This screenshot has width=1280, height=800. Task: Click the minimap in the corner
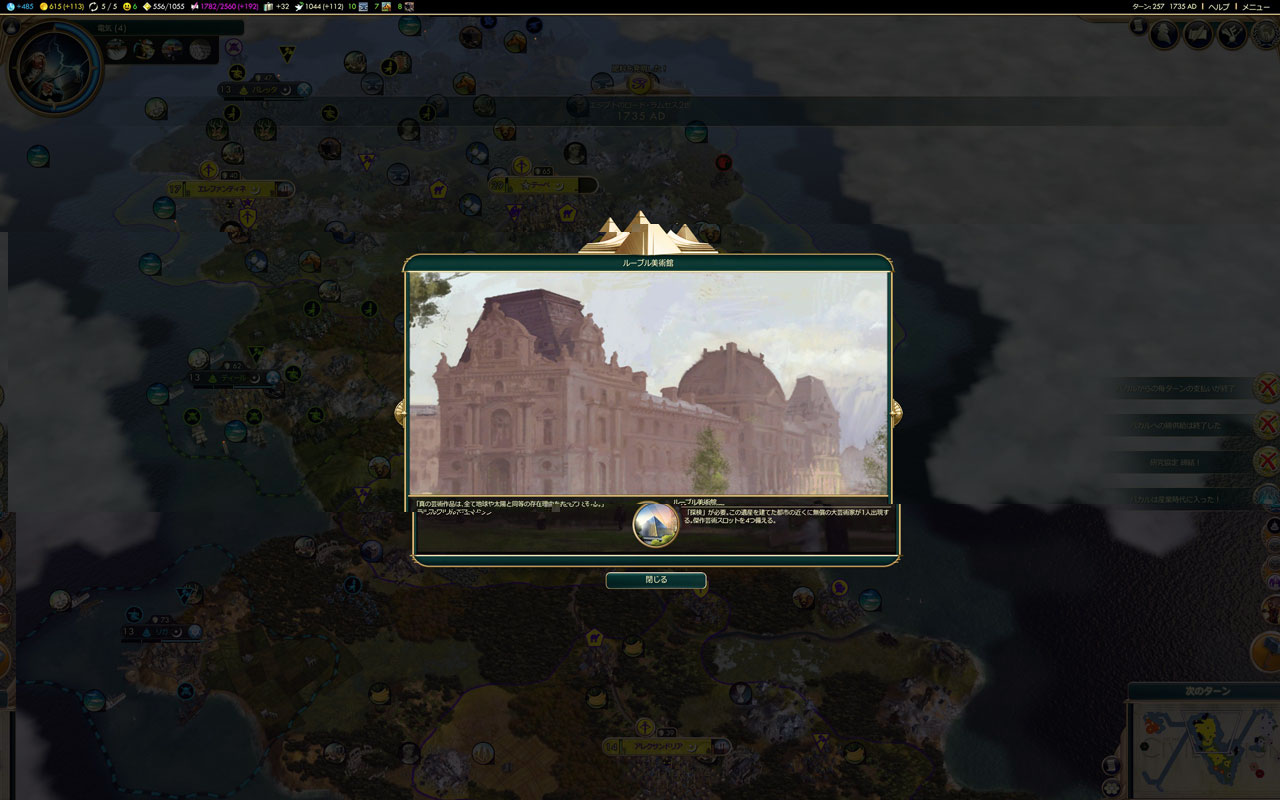(x=1207, y=750)
